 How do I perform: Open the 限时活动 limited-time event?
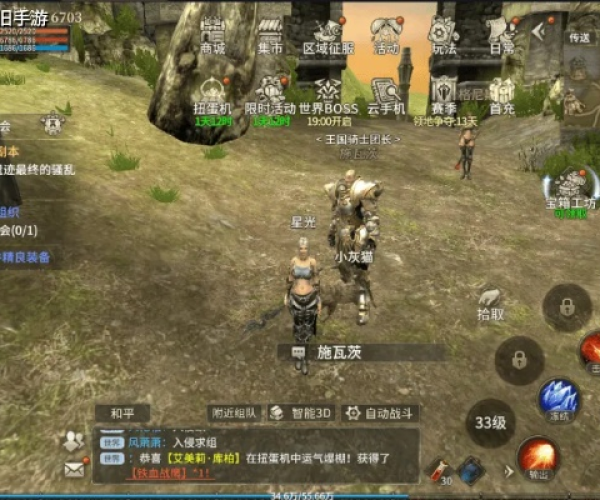click(x=270, y=95)
